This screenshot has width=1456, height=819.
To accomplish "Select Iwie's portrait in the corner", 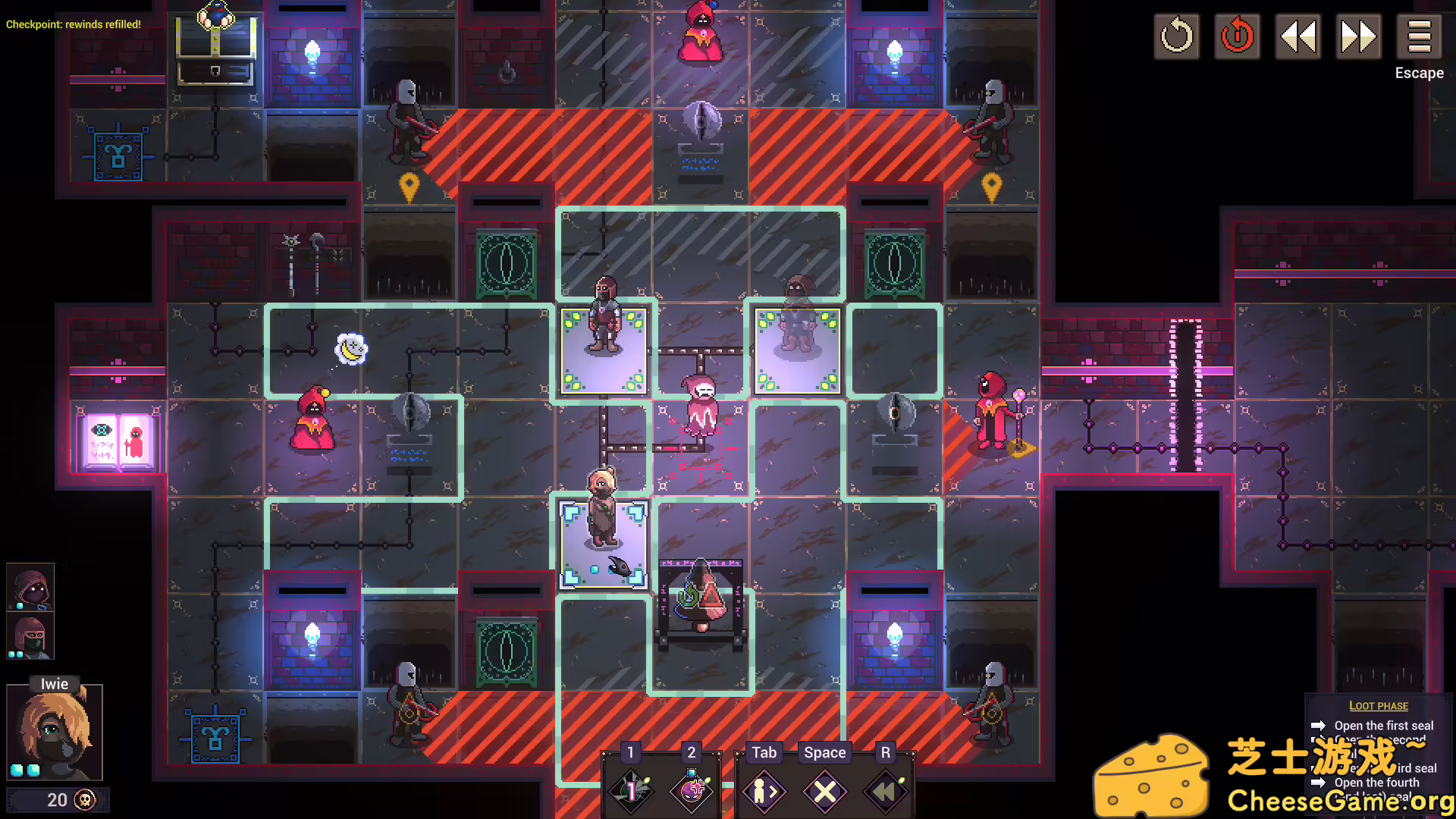I will point(55,732).
